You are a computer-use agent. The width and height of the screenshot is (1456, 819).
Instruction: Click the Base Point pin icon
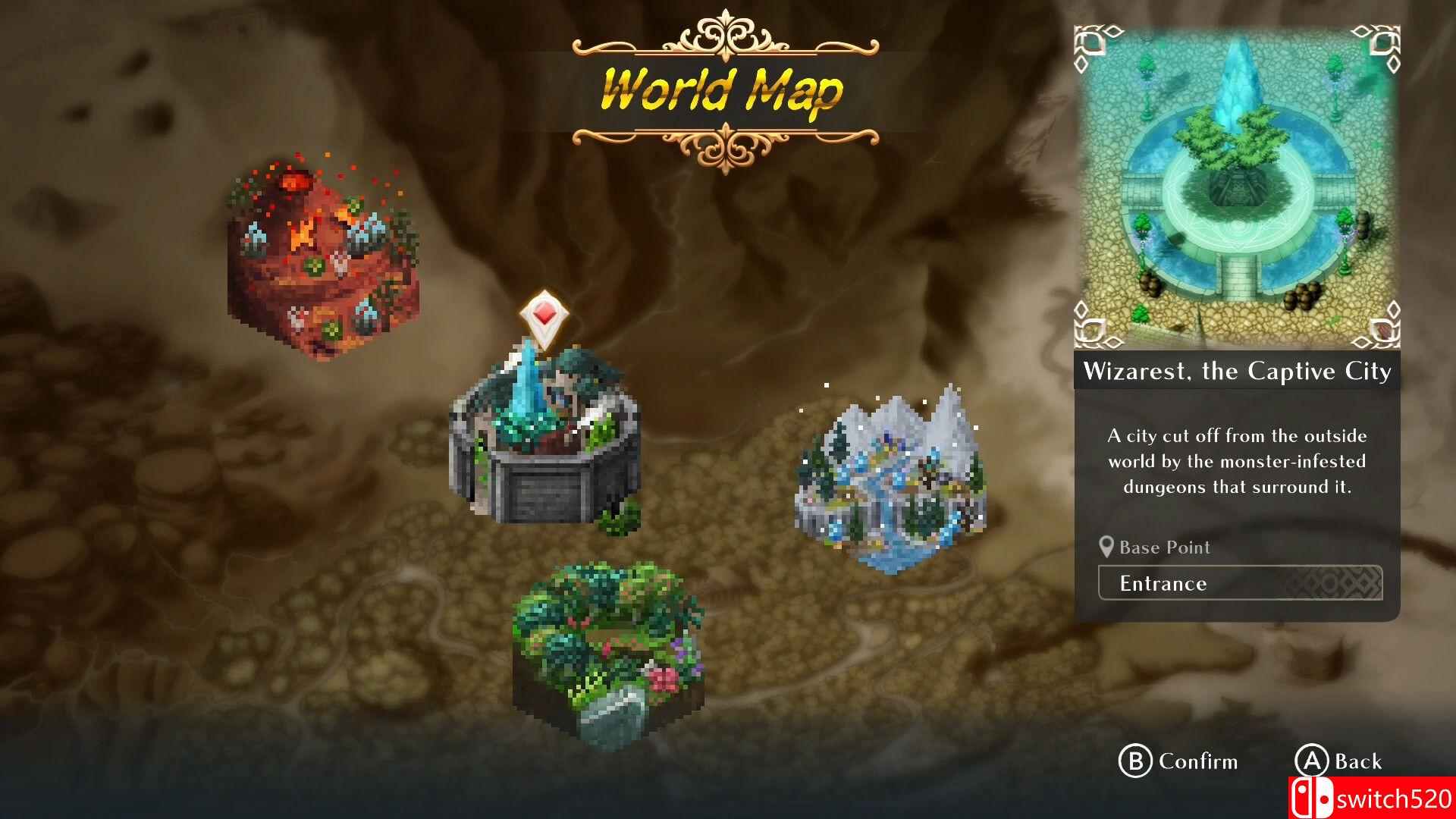click(1106, 547)
